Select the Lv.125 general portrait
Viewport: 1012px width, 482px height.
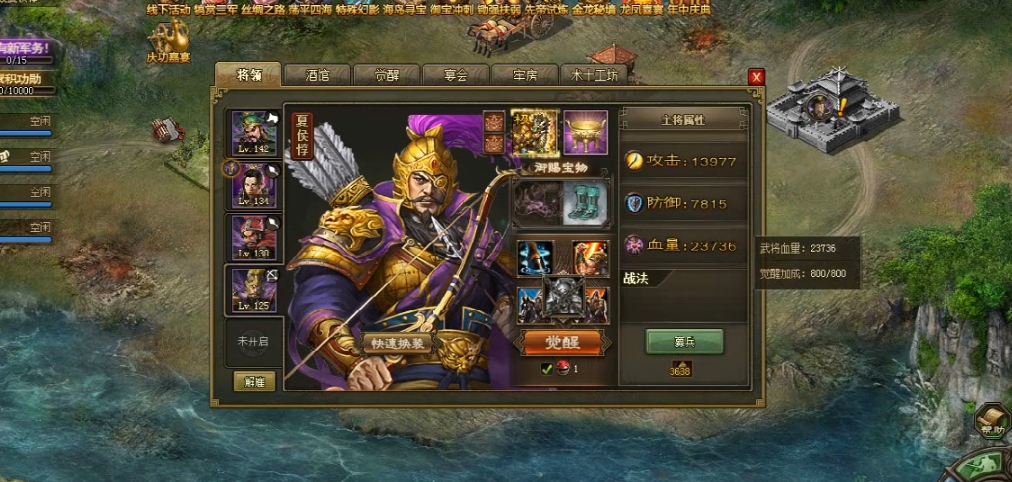[x=254, y=290]
